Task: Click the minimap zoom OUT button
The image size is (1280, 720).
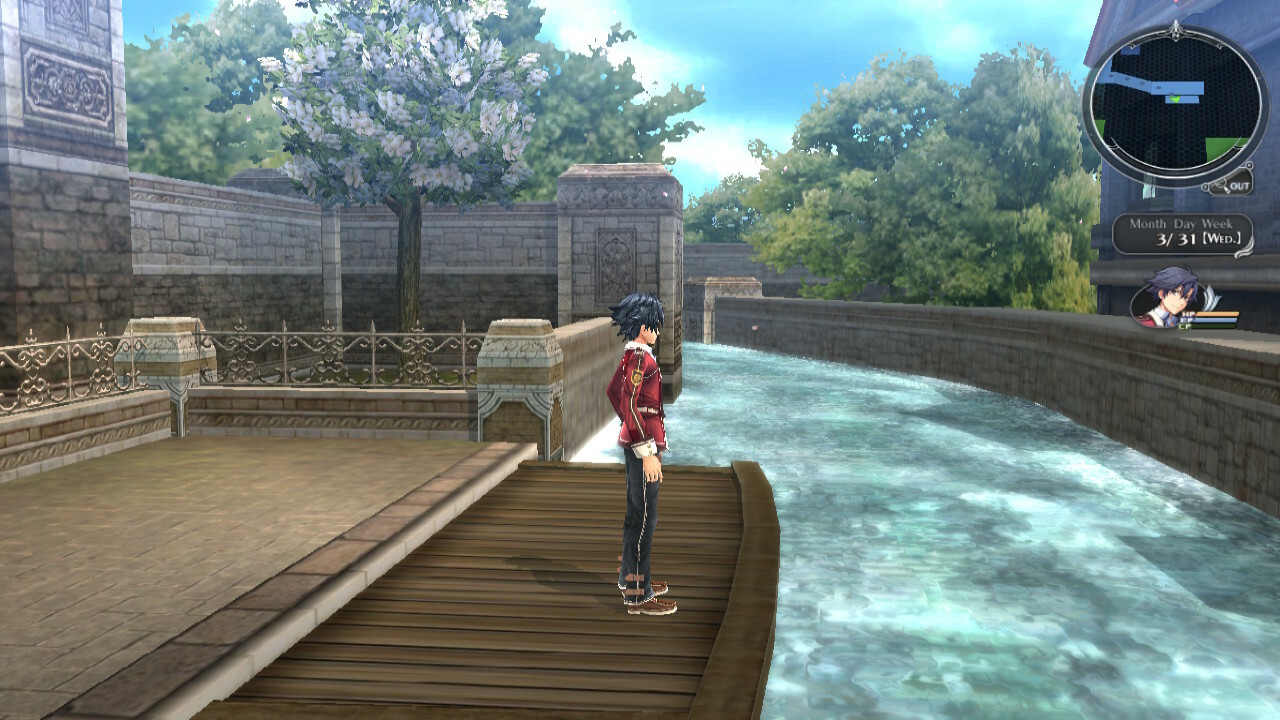Action: pos(1230,184)
